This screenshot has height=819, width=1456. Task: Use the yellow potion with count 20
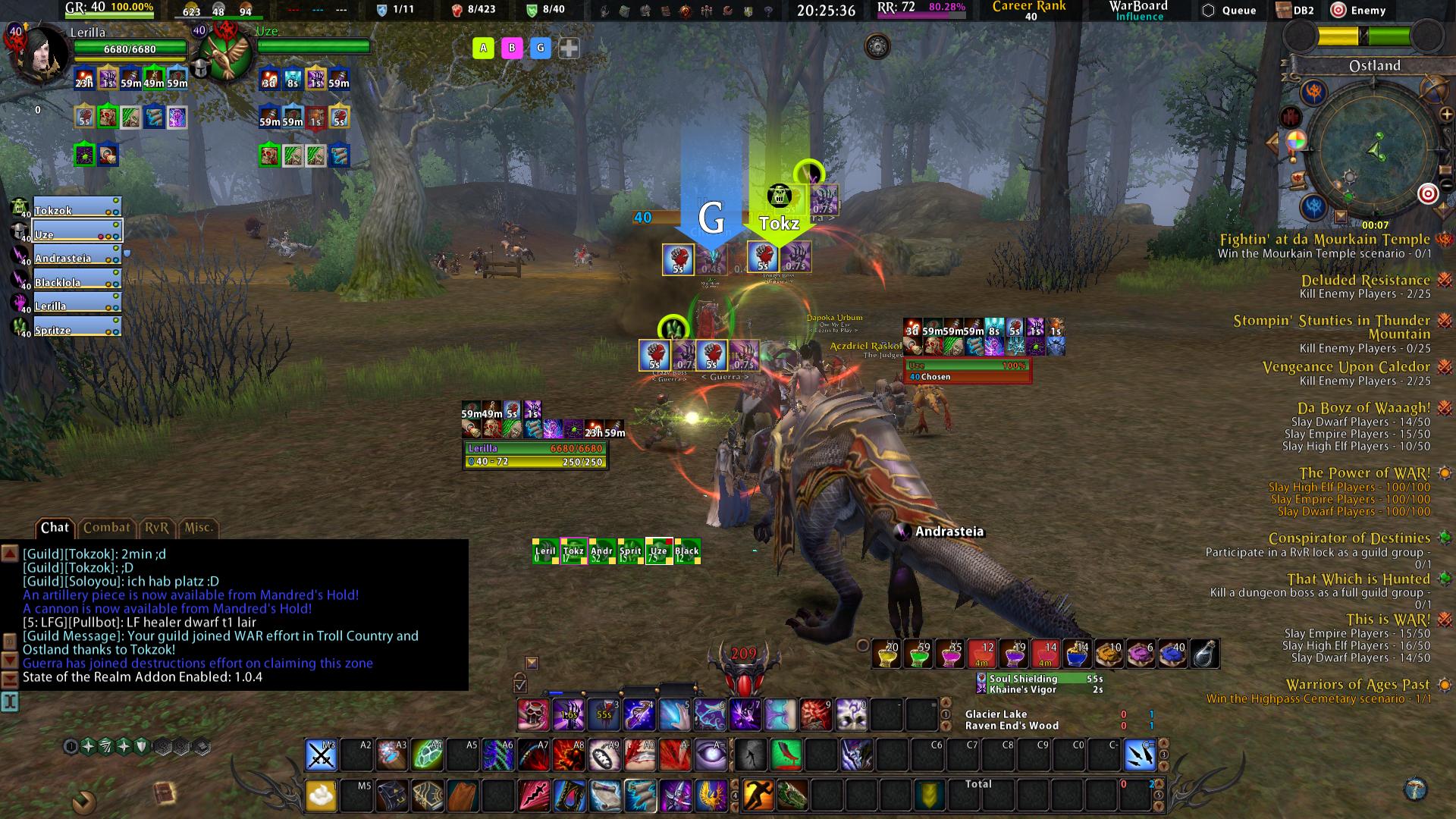887,654
